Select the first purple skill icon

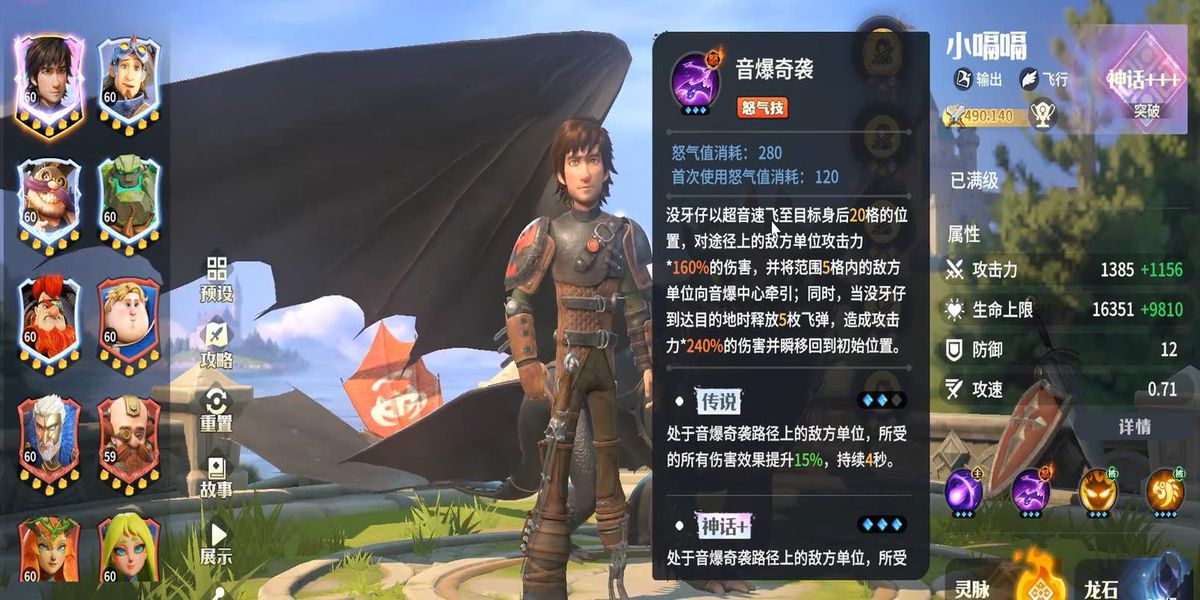click(x=964, y=491)
